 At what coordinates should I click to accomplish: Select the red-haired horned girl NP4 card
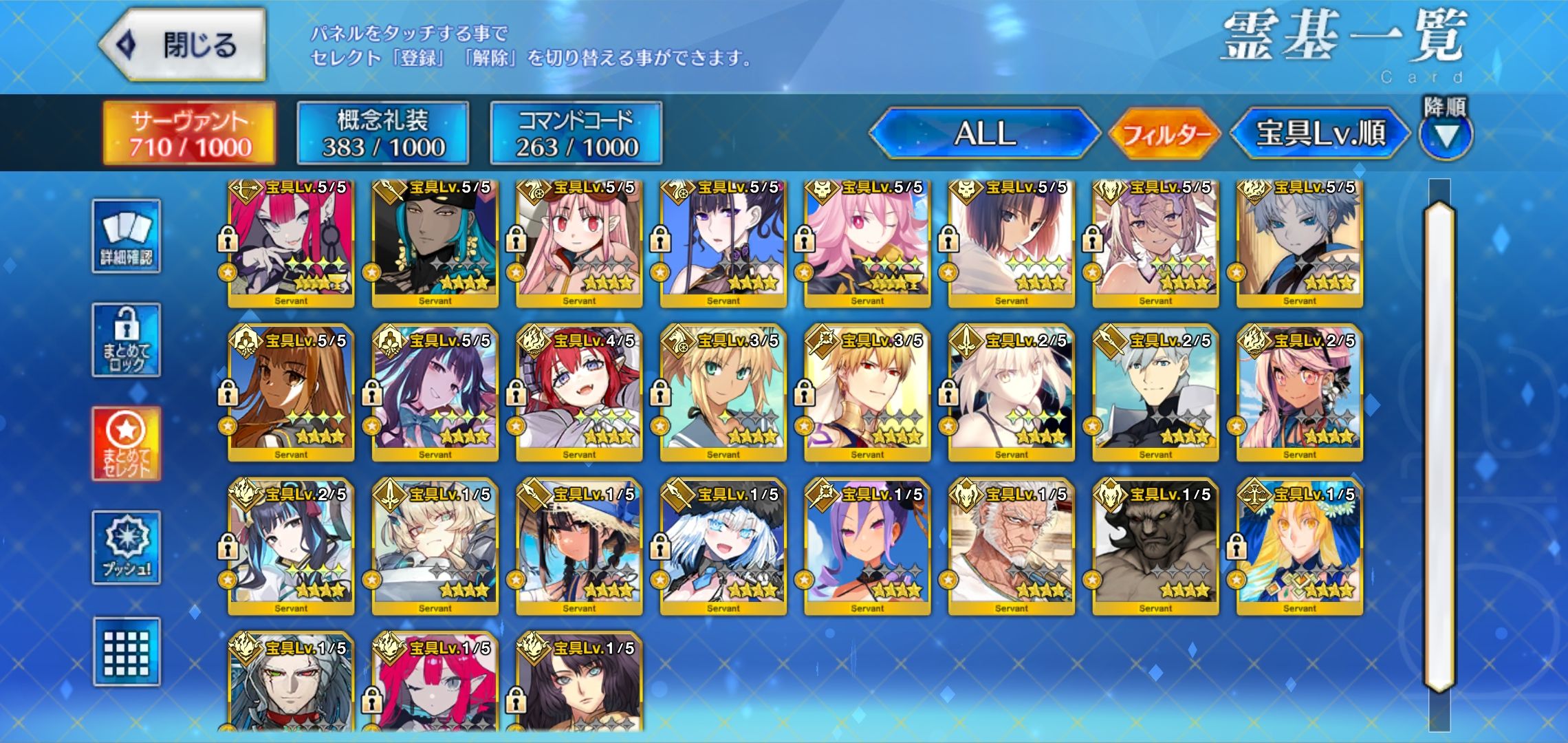click(579, 393)
